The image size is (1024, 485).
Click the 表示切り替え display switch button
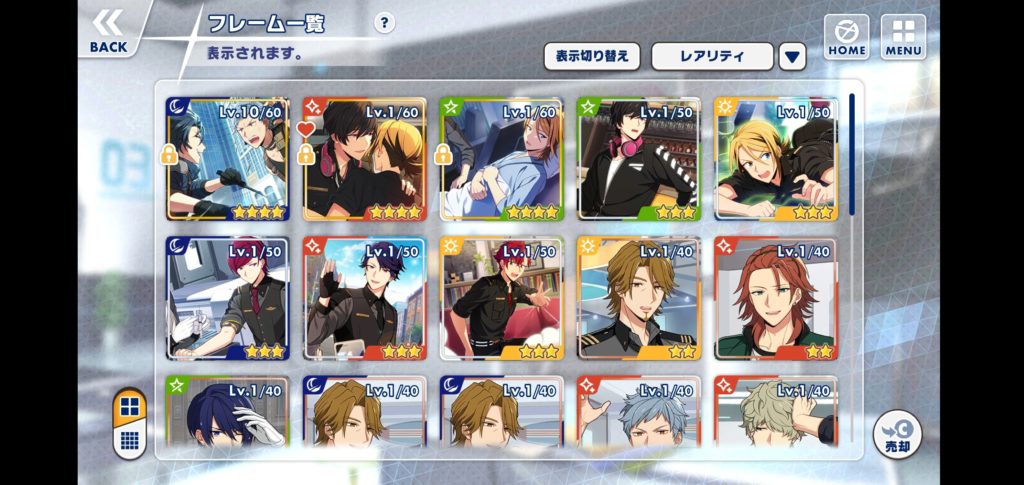592,56
